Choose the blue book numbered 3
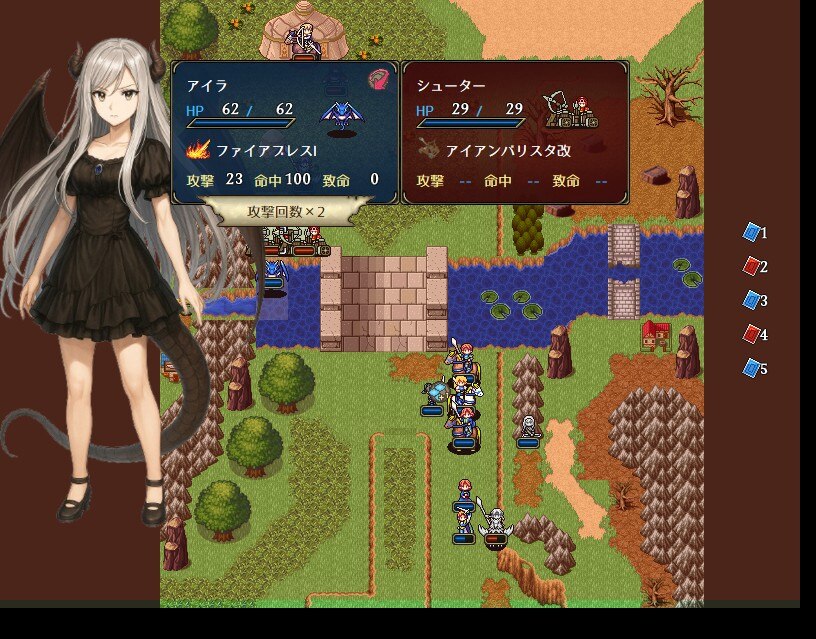Image resolution: width=816 pixels, height=639 pixels. pyautogui.click(x=751, y=300)
